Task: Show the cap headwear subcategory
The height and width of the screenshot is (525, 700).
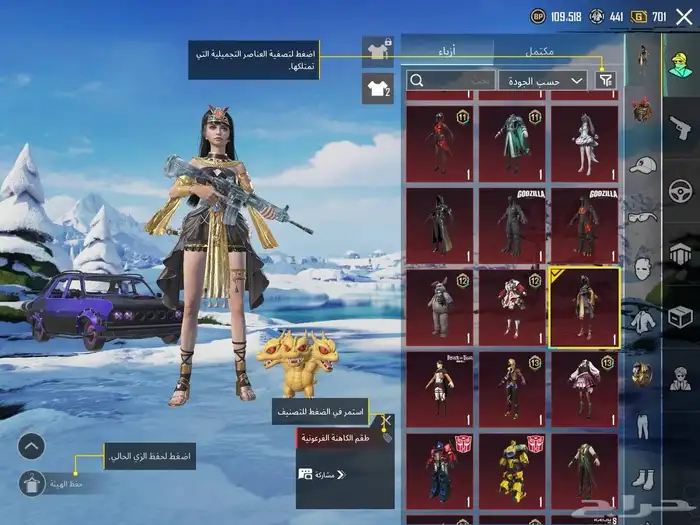Action: tap(641, 164)
